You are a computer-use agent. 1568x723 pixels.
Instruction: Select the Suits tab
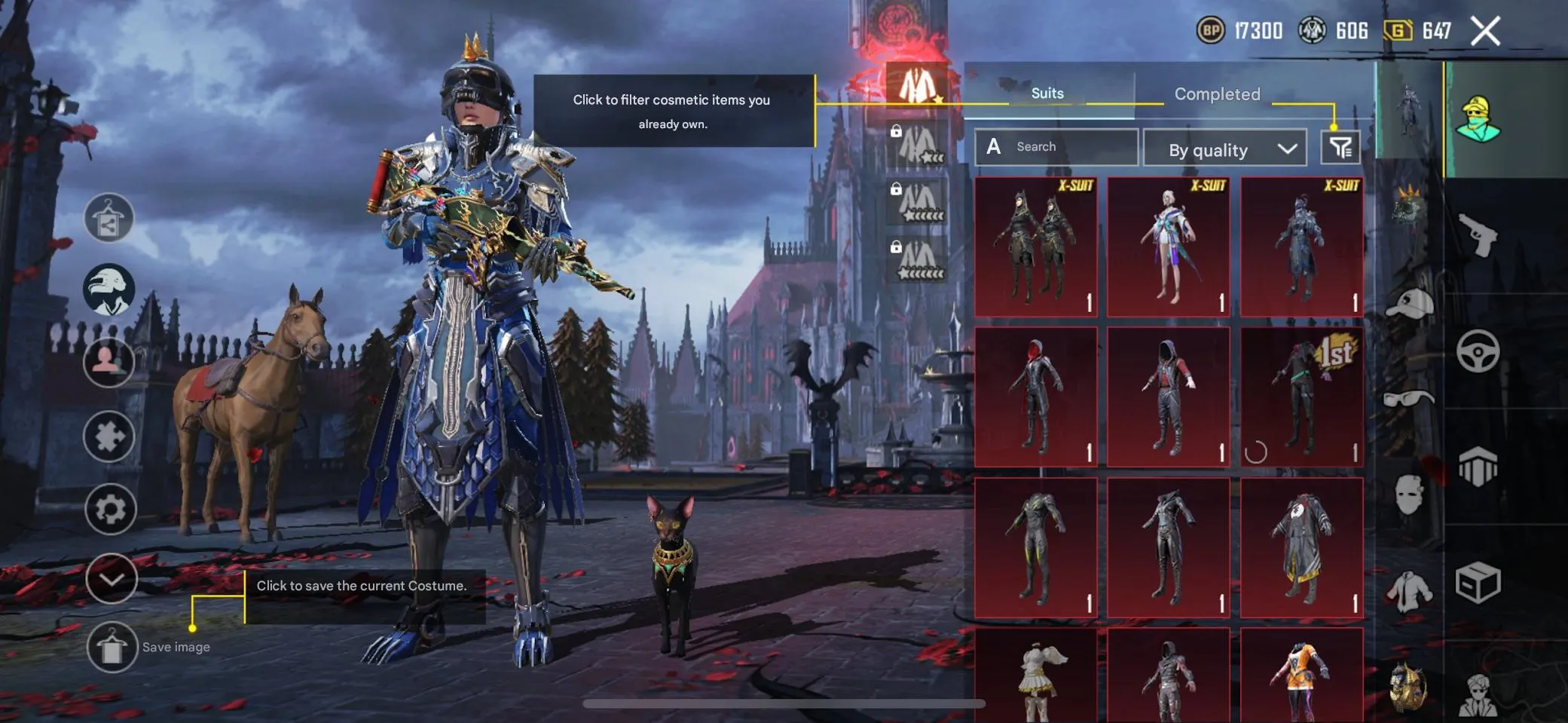1046,93
